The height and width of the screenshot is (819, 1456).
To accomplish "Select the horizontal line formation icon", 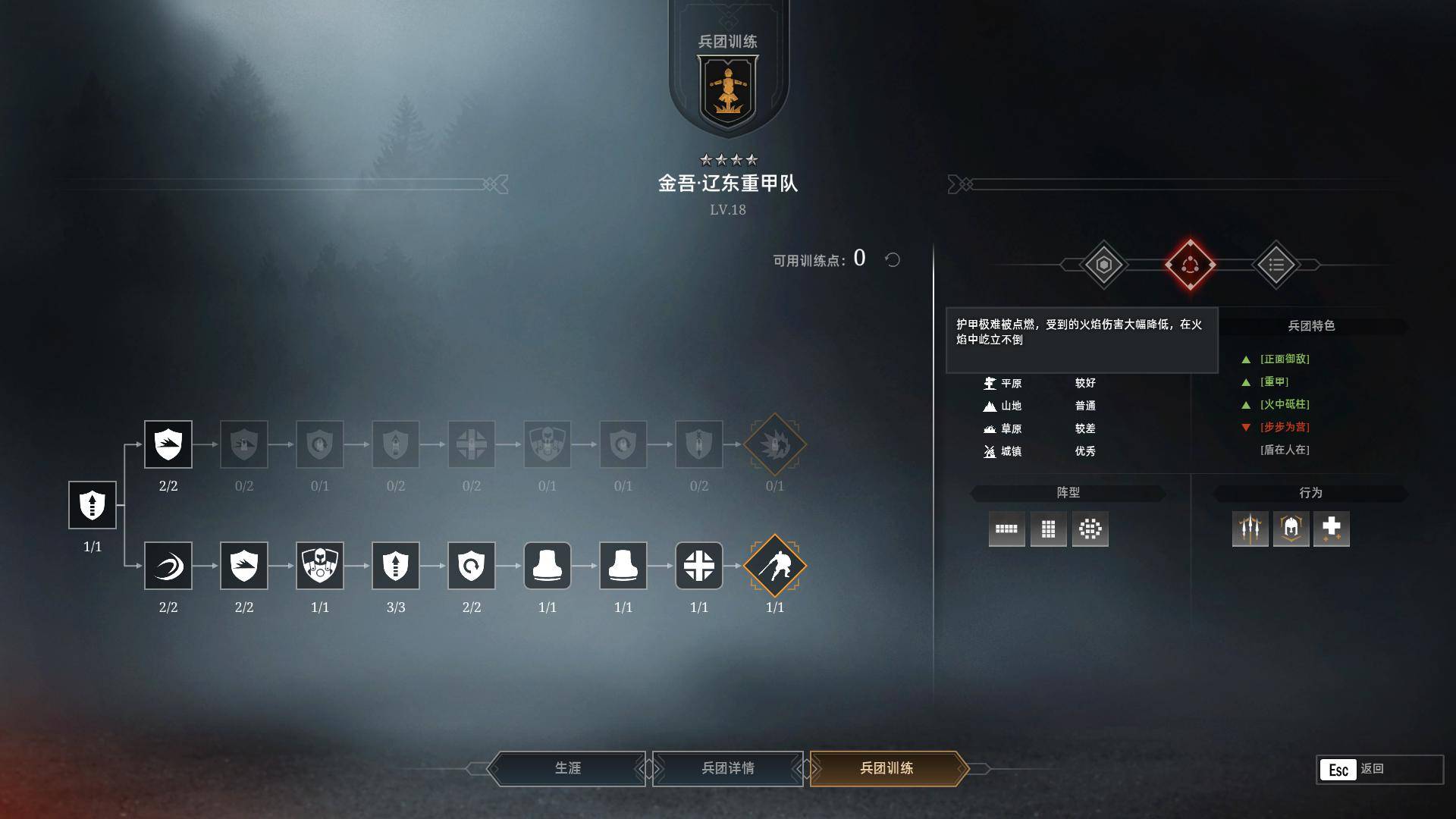I will pos(1006,529).
